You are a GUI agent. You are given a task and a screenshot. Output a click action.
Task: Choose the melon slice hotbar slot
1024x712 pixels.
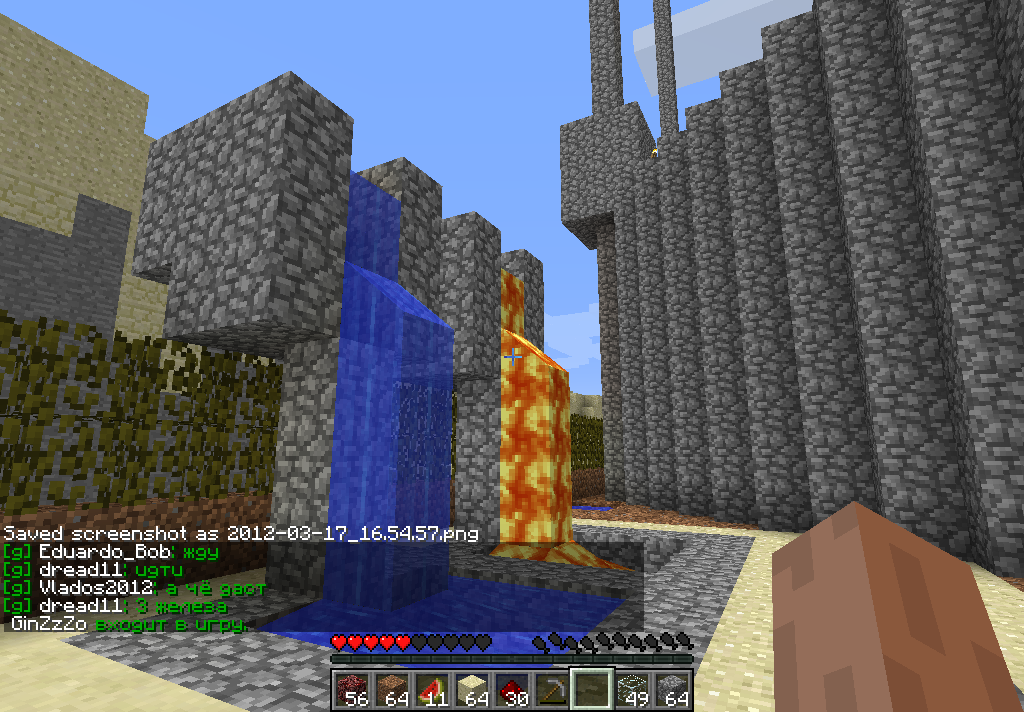pos(431,689)
